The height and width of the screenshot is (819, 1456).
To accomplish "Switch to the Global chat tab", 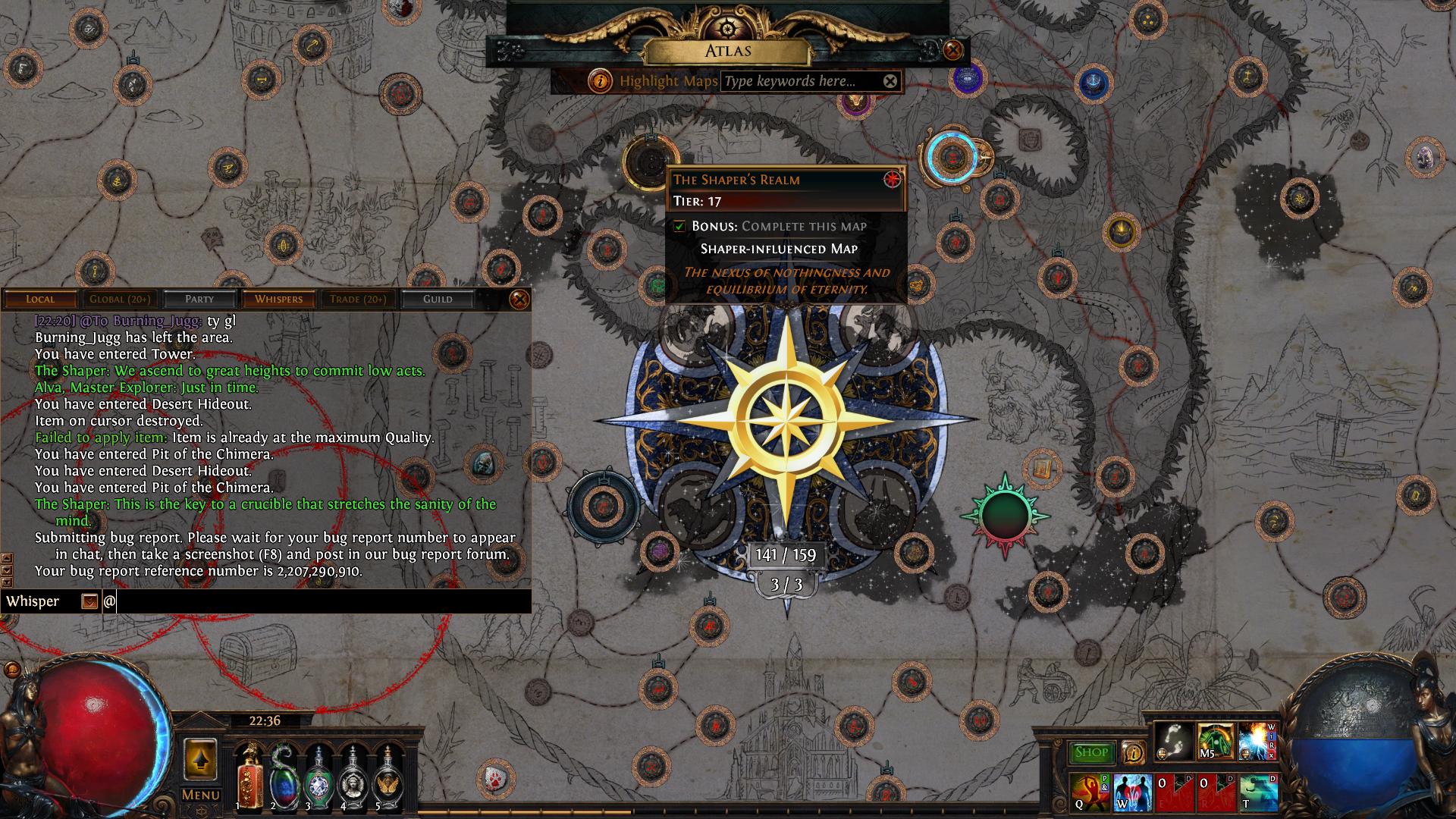I will pos(119,299).
